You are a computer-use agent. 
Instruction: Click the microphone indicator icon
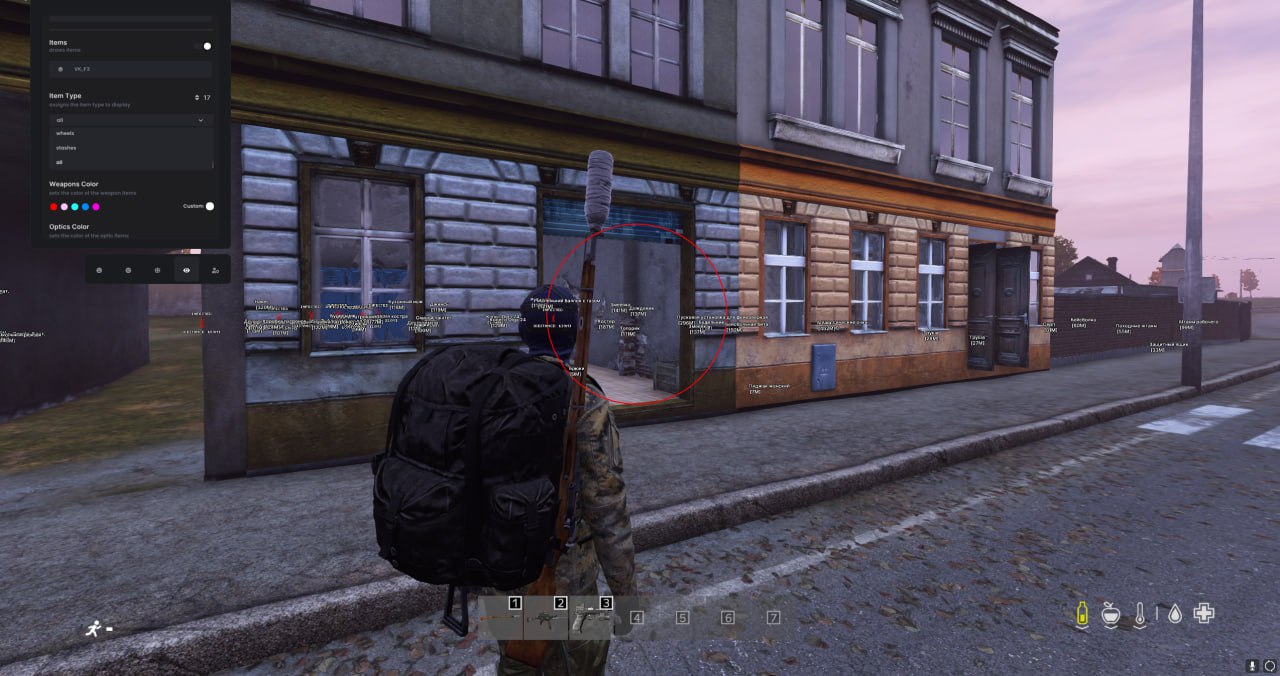click(x=1252, y=665)
